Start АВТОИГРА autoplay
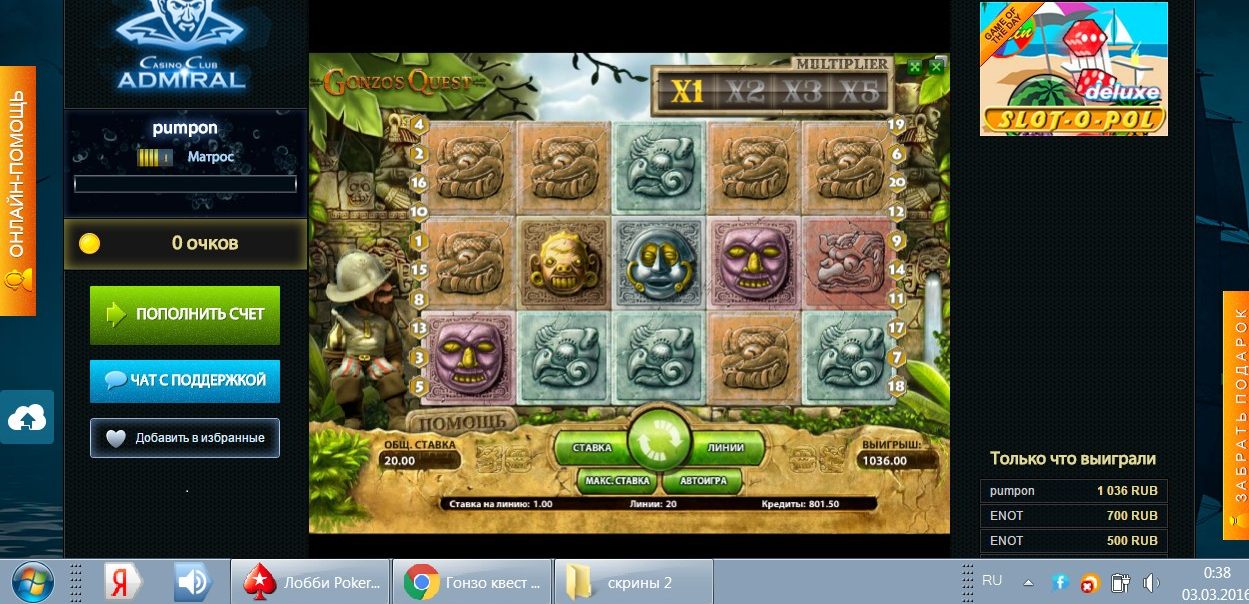This screenshot has width=1249, height=604. pos(702,481)
